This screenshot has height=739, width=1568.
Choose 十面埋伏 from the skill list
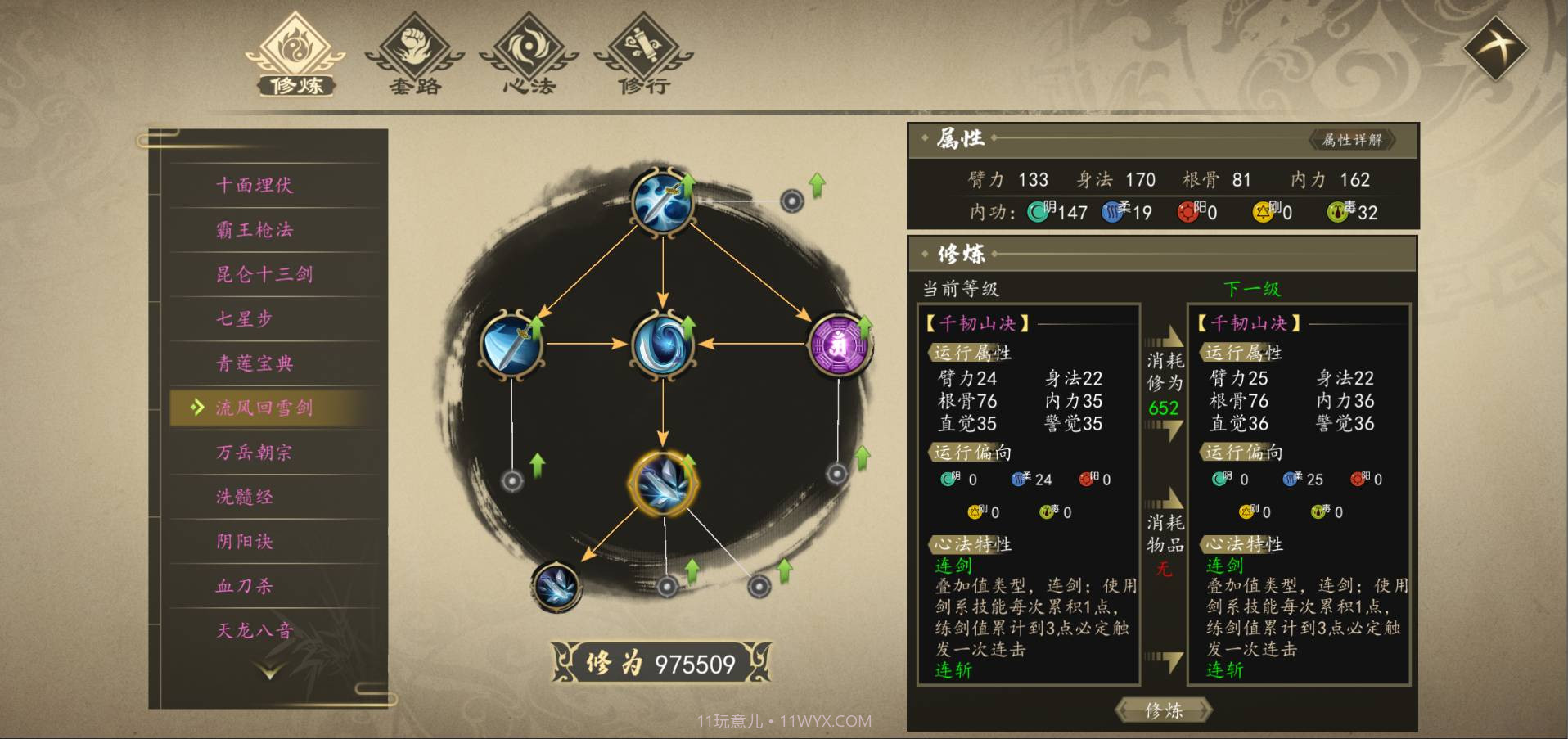[255, 185]
